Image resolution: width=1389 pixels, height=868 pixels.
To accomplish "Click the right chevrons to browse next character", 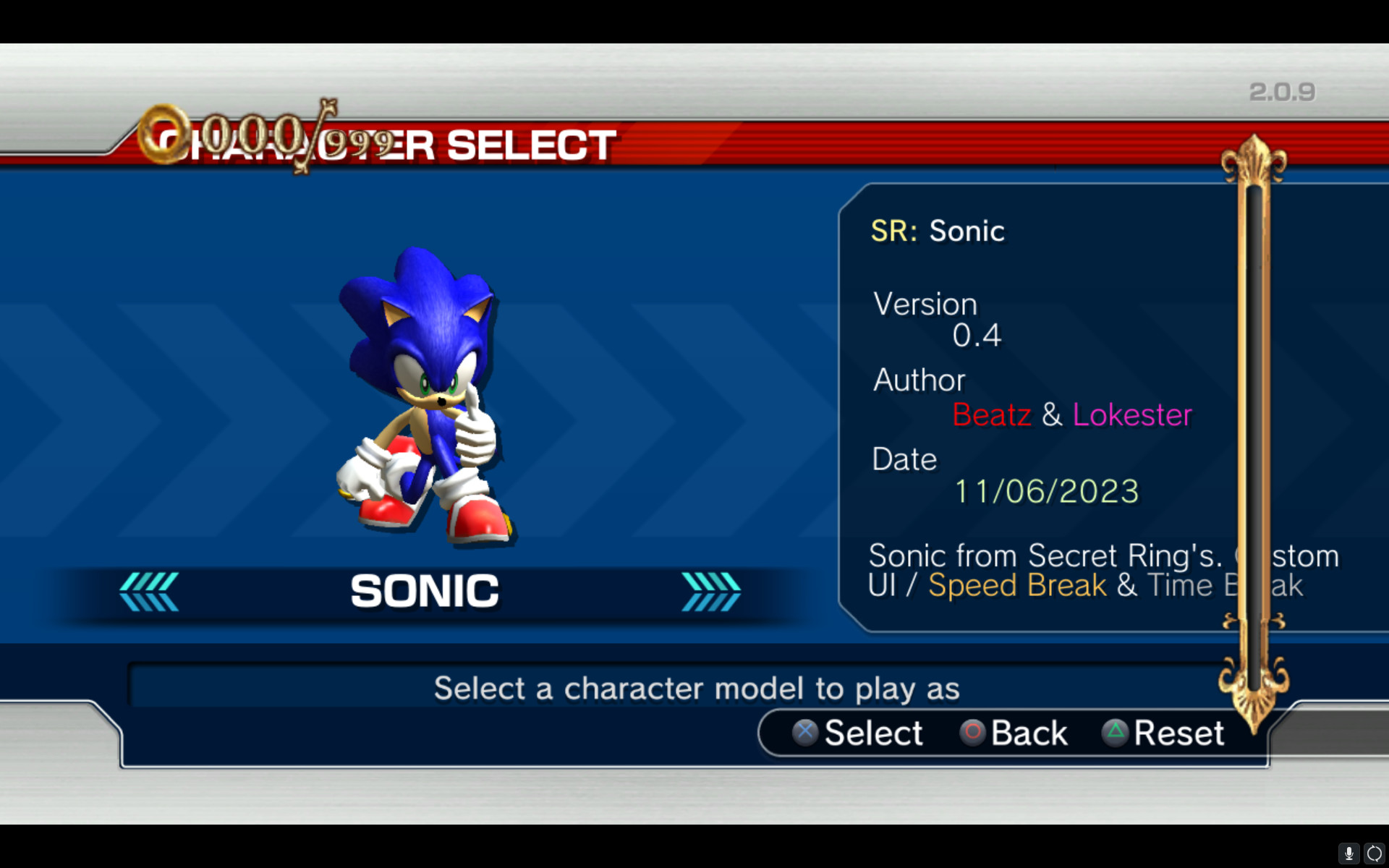I will (x=710, y=590).
